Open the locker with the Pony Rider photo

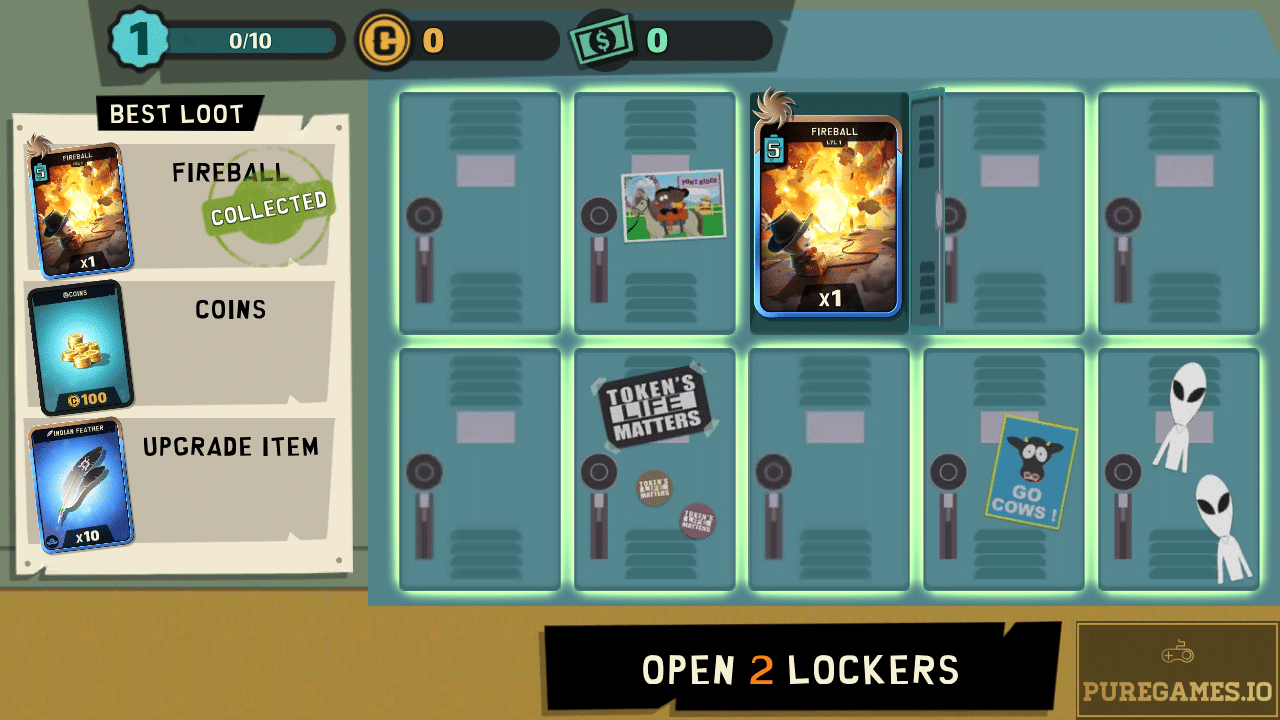(x=655, y=210)
